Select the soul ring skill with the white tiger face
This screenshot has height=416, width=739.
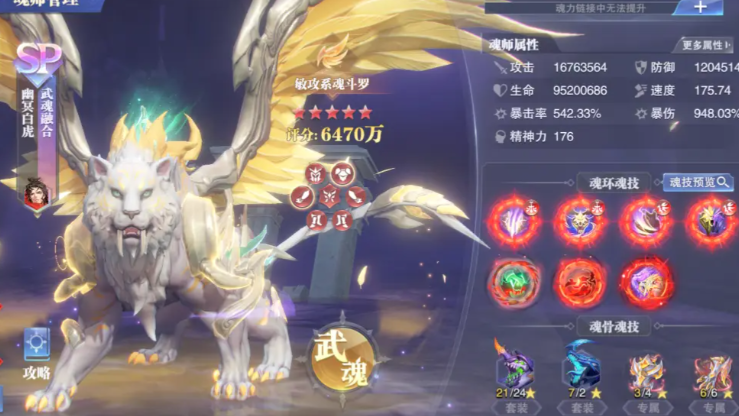point(580,220)
